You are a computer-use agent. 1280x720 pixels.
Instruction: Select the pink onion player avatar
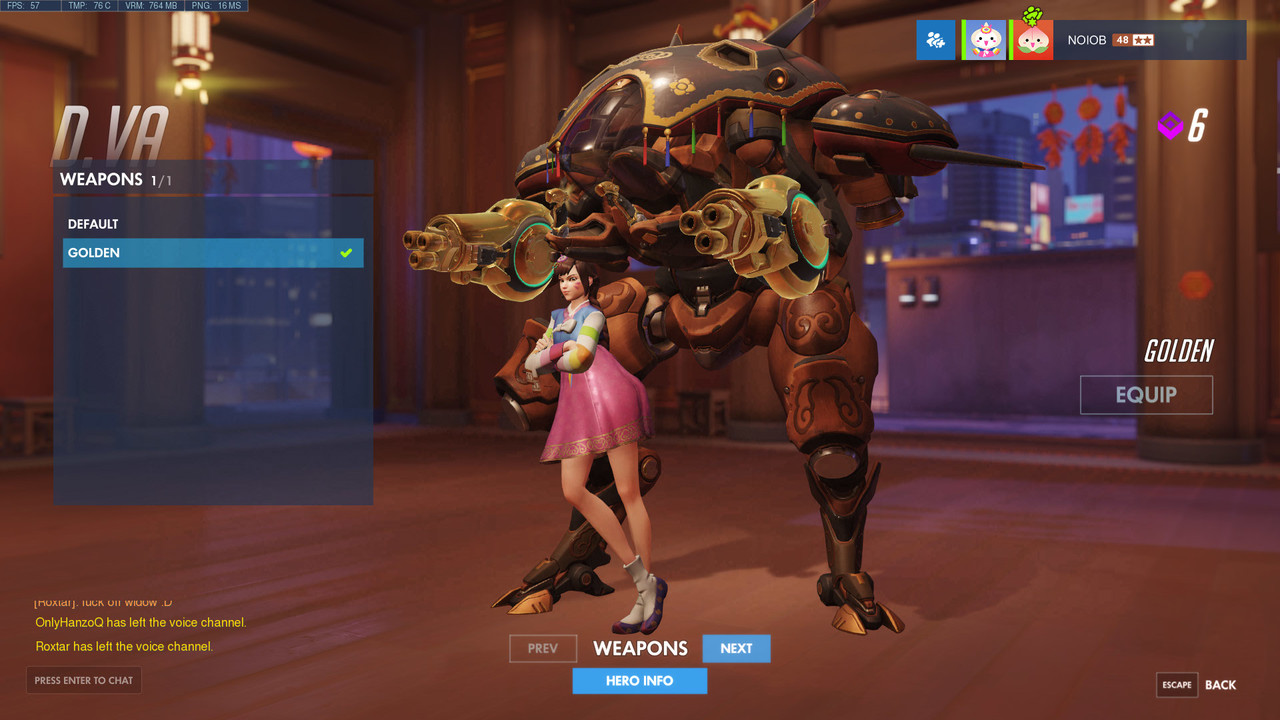pyautogui.click(x=1033, y=40)
